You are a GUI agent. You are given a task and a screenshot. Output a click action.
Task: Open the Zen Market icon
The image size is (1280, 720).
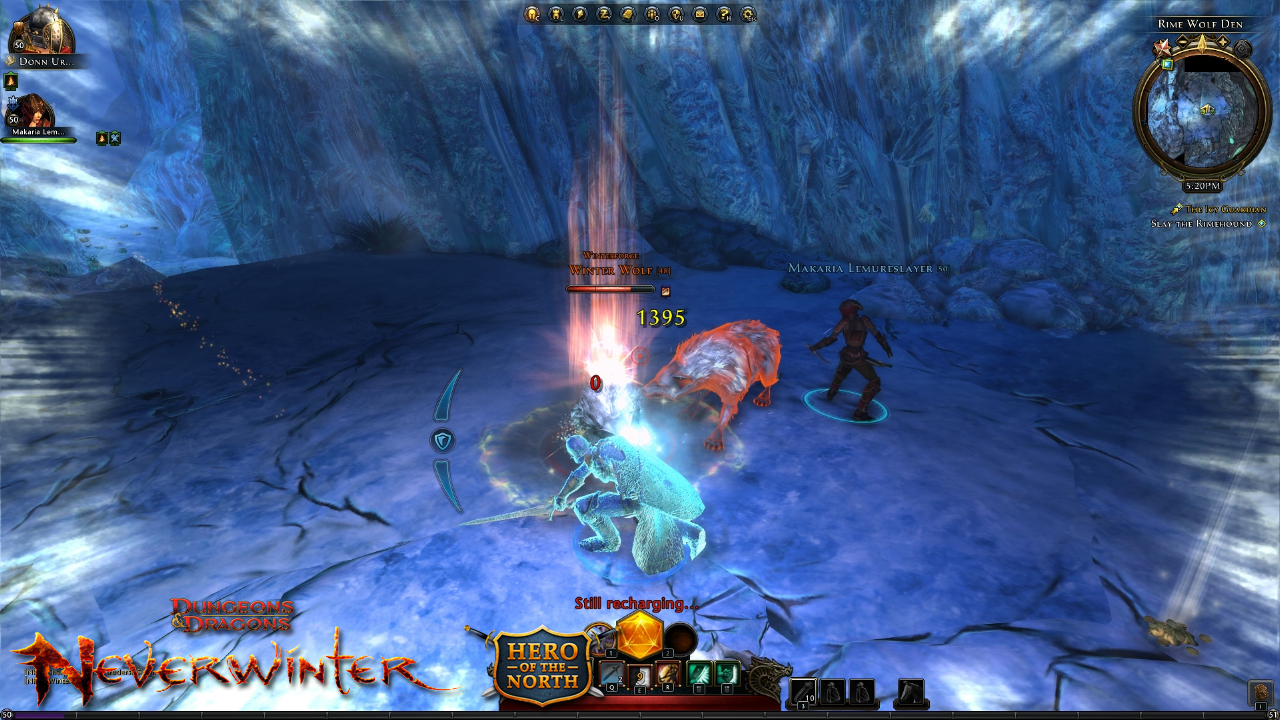[x=604, y=13]
